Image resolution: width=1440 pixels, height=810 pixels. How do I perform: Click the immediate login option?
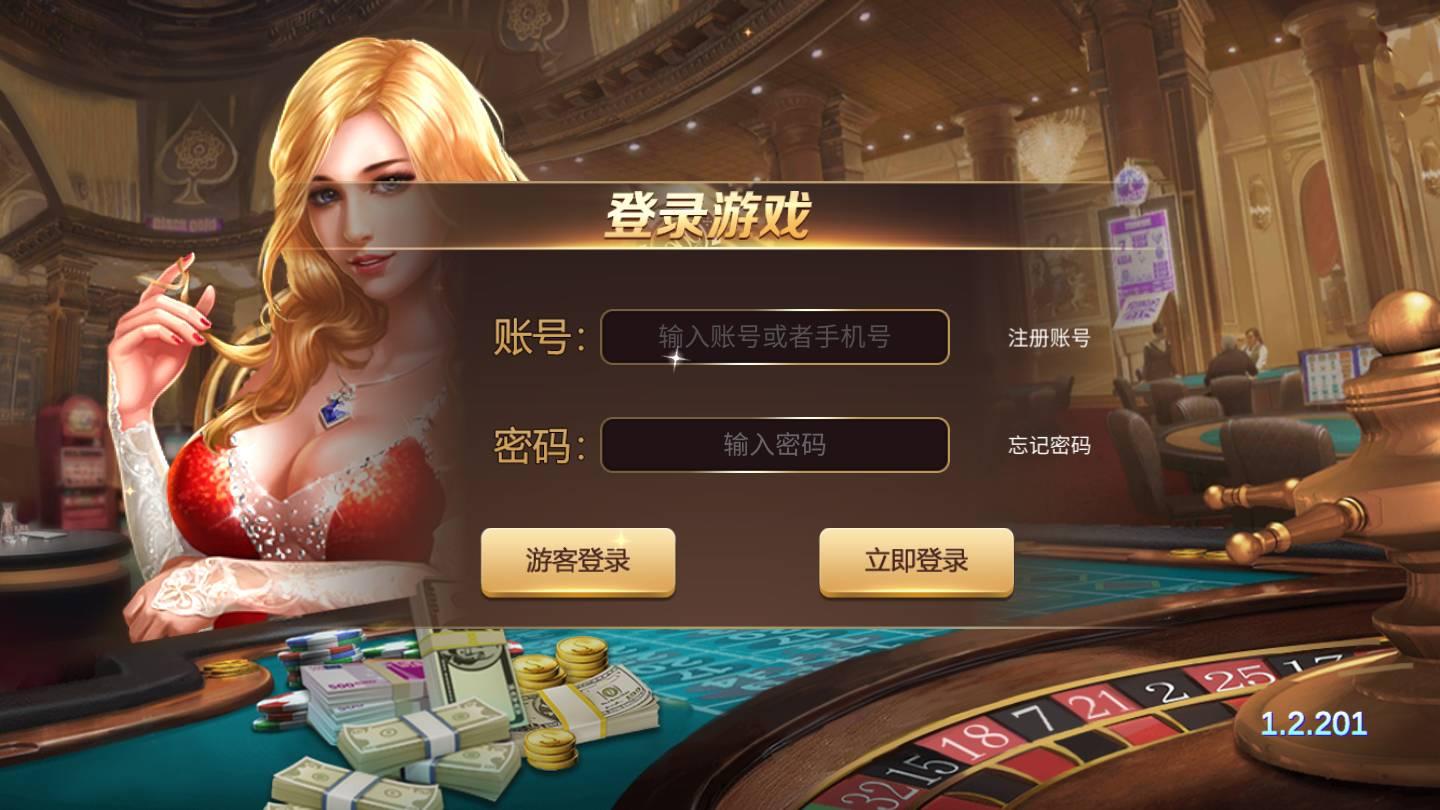coord(915,561)
